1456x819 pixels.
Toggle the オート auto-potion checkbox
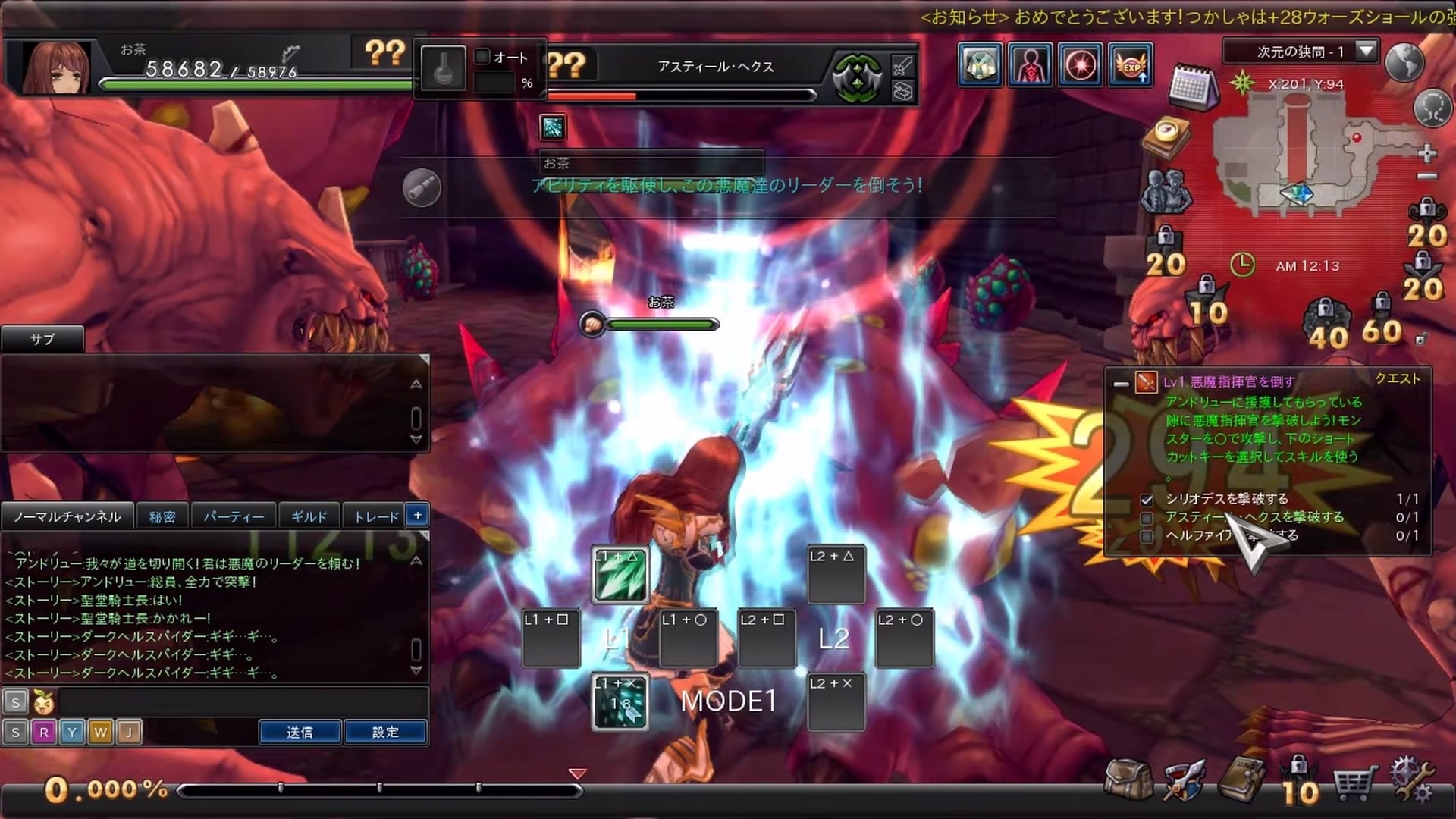(482, 57)
